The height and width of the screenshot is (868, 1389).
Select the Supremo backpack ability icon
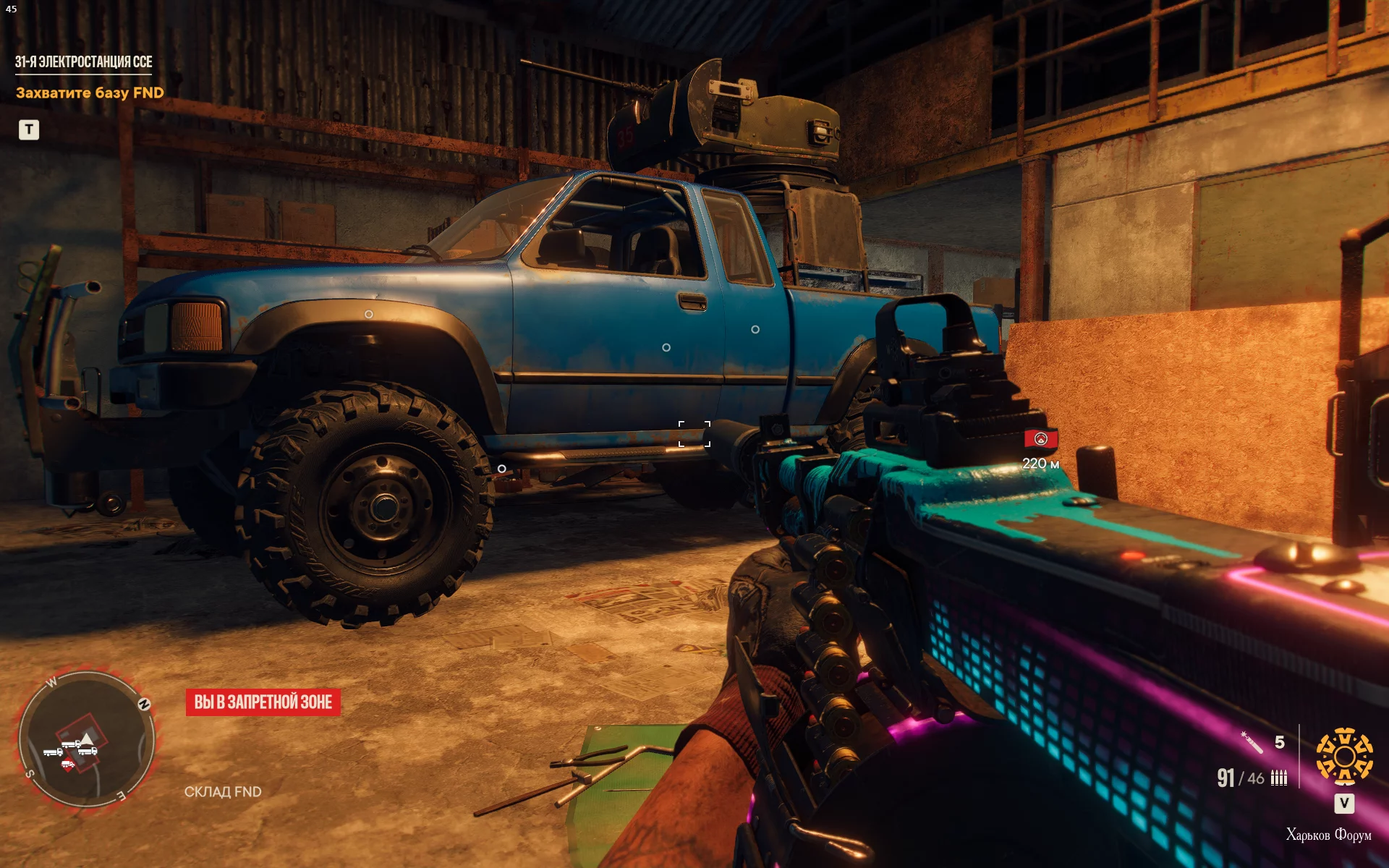tap(1344, 757)
